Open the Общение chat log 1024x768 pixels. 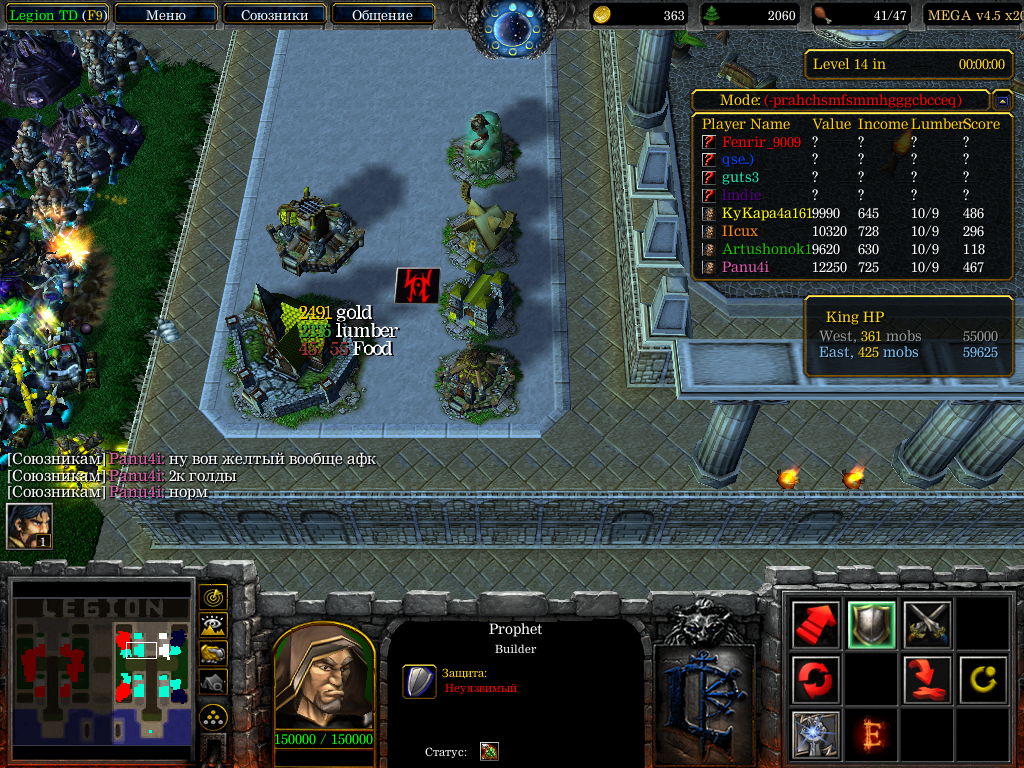click(x=382, y=15)
